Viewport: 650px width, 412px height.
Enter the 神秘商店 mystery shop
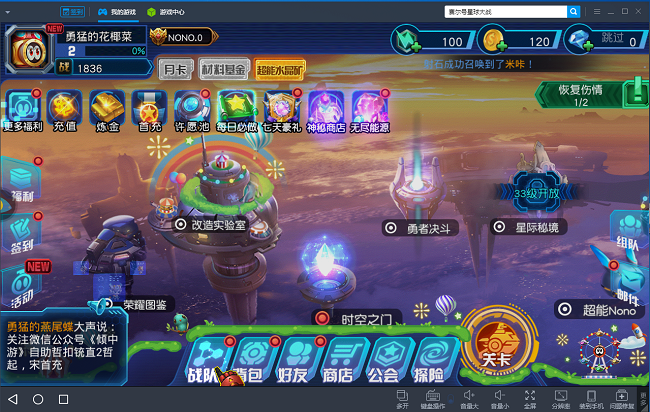326,110
